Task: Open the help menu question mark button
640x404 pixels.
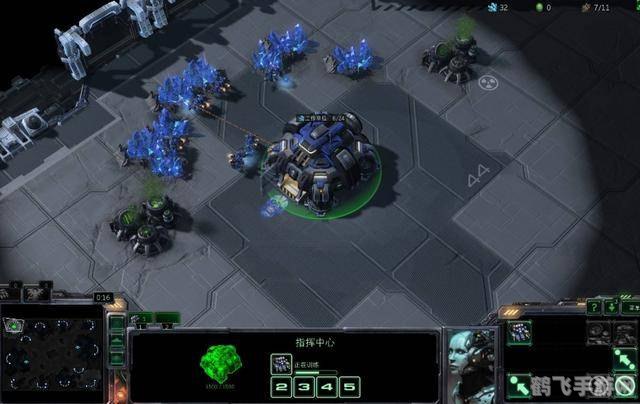Action: coord(593,306)
